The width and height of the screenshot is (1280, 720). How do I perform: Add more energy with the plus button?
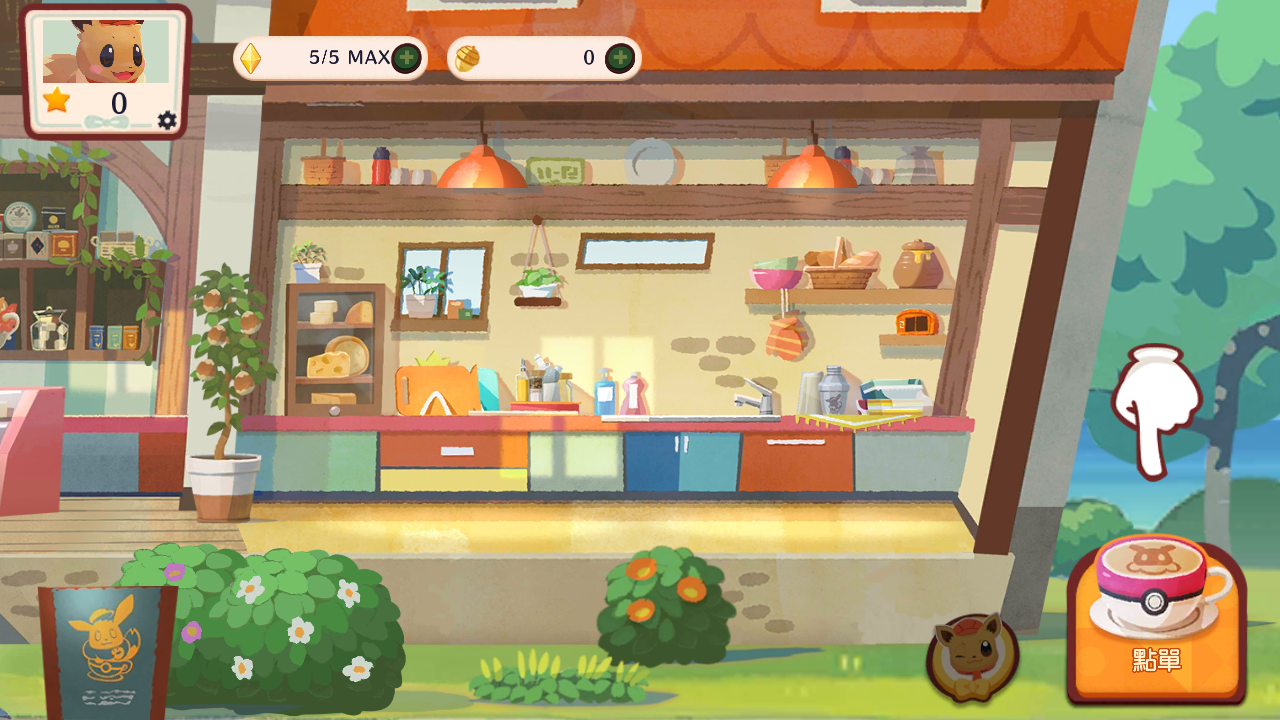click(x=406, y=58)
